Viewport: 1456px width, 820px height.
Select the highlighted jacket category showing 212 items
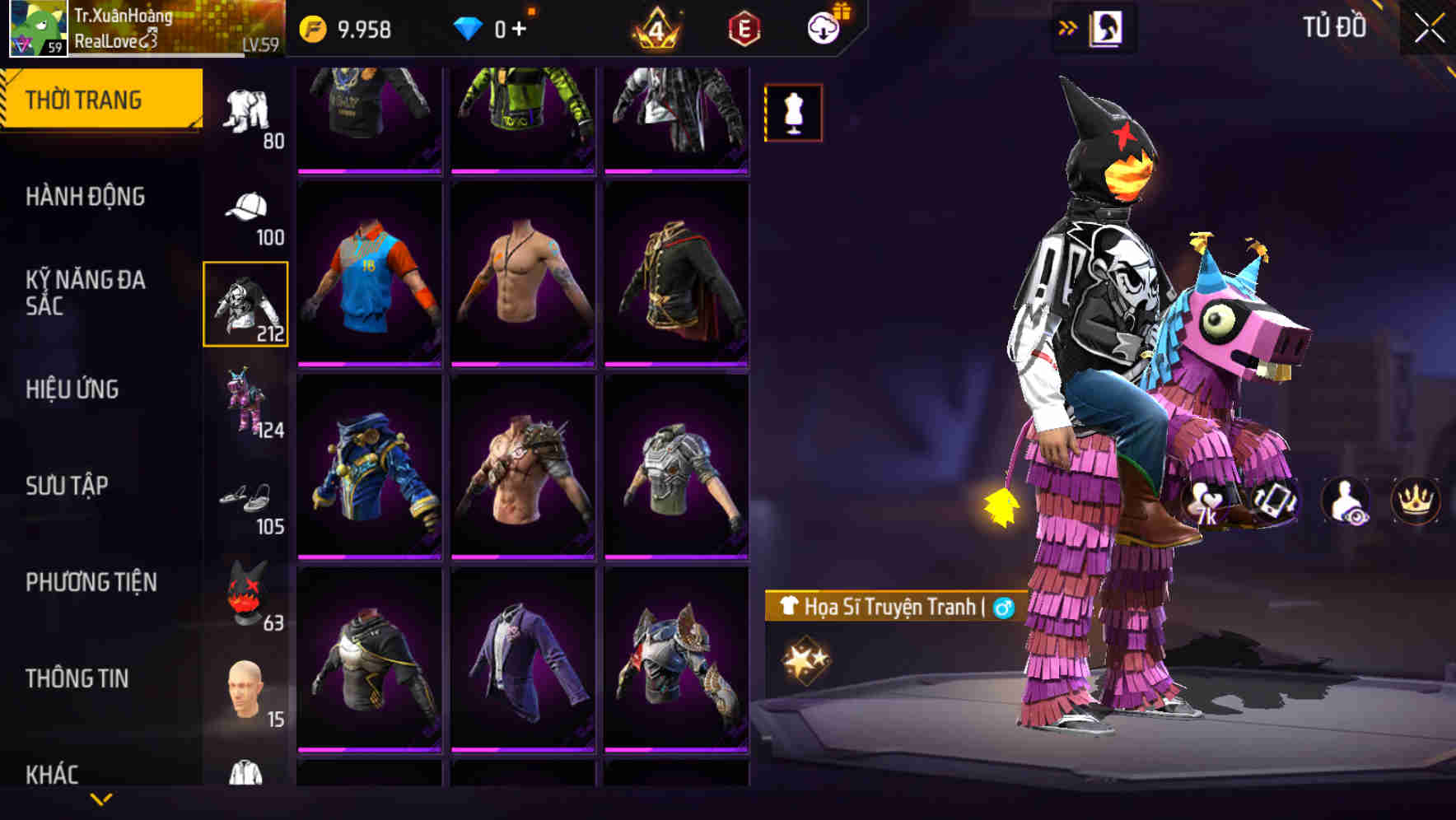(x=245, y=304)
